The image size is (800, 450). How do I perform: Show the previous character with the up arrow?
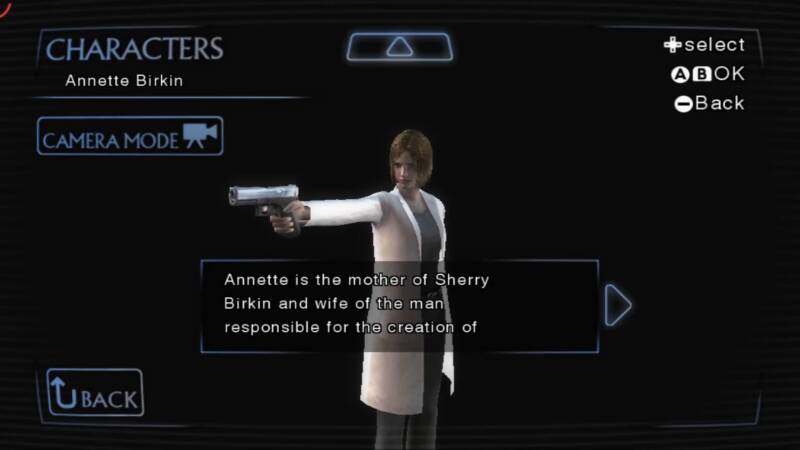point(399,46)
